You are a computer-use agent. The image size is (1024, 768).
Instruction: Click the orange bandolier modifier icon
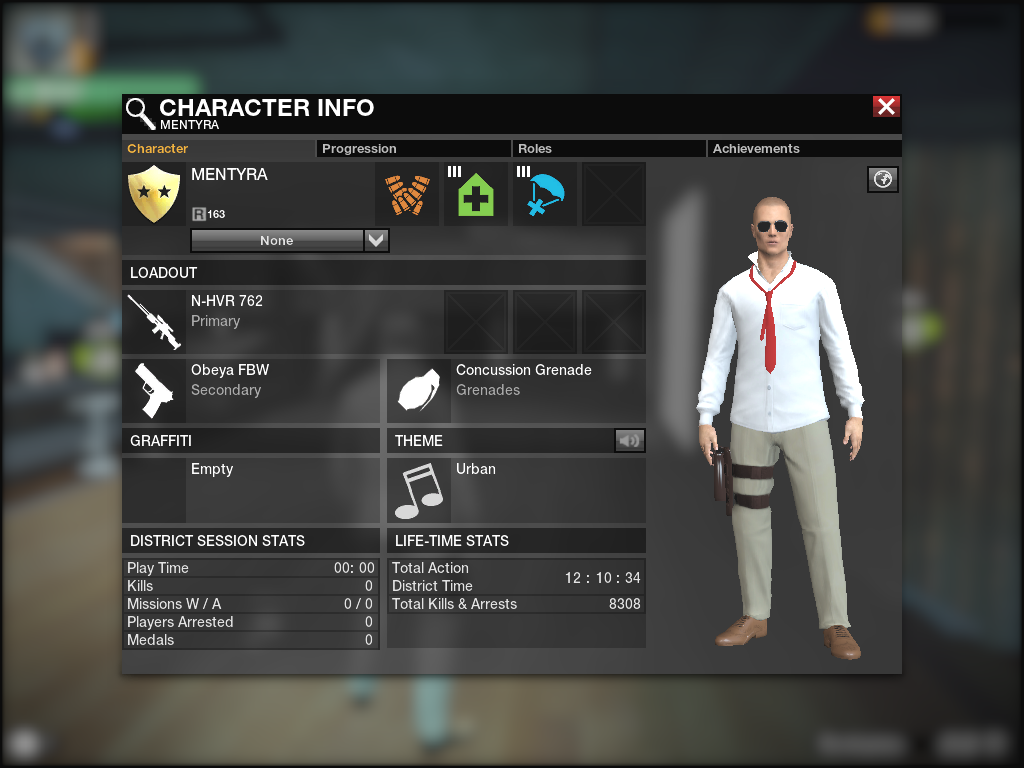point(407,195)
